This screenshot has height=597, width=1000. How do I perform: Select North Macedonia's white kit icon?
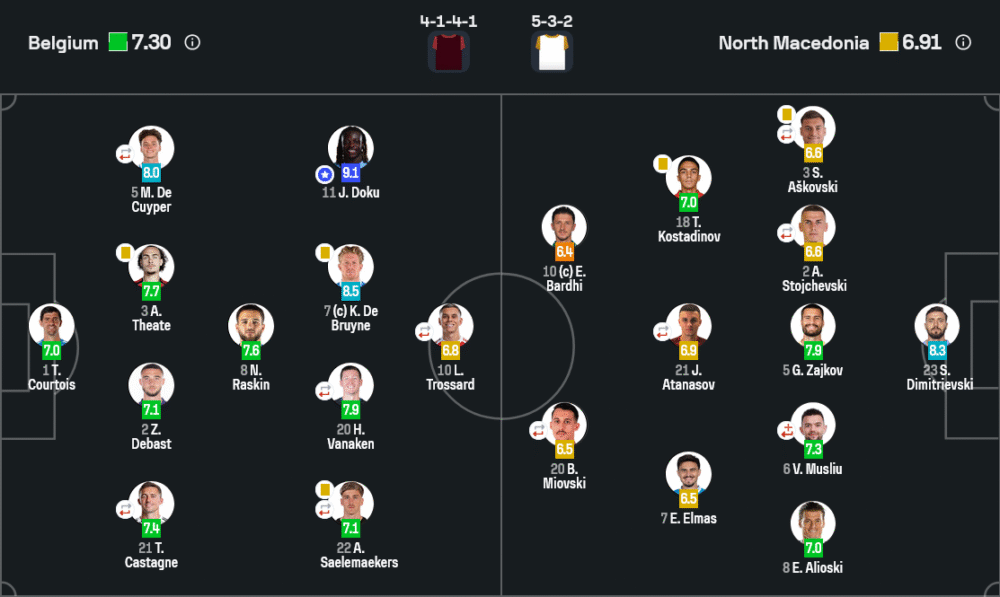[x=552, y=51]
